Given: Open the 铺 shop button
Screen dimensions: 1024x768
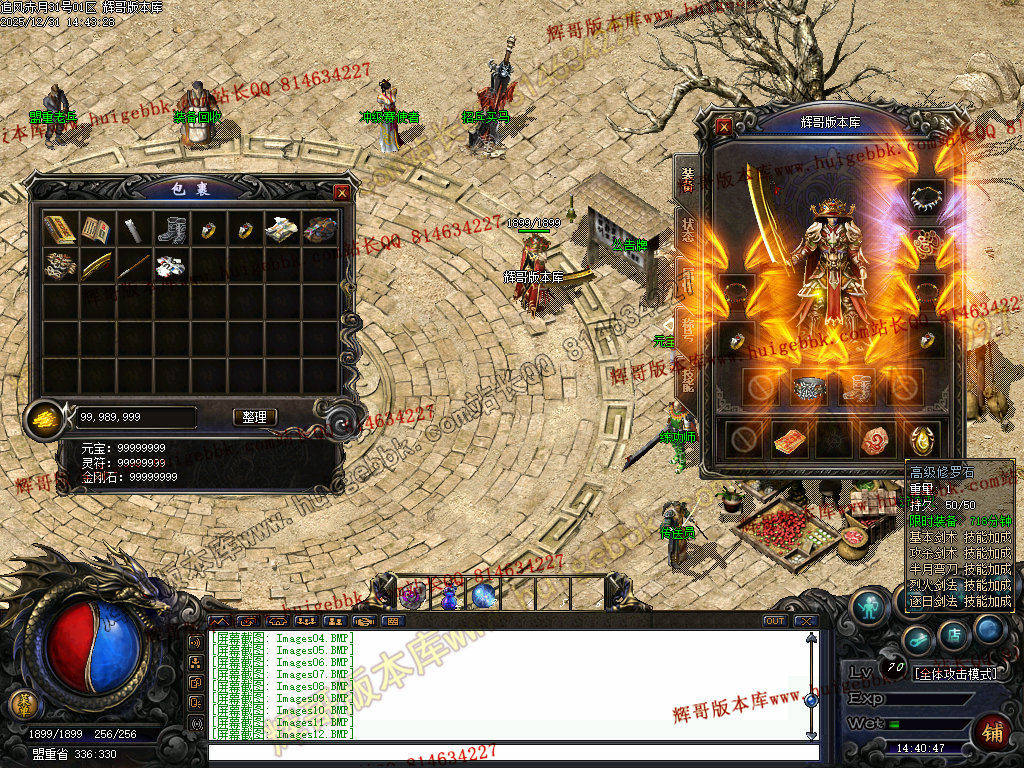Looking at the screenshot, I should (x=992, y=732).
